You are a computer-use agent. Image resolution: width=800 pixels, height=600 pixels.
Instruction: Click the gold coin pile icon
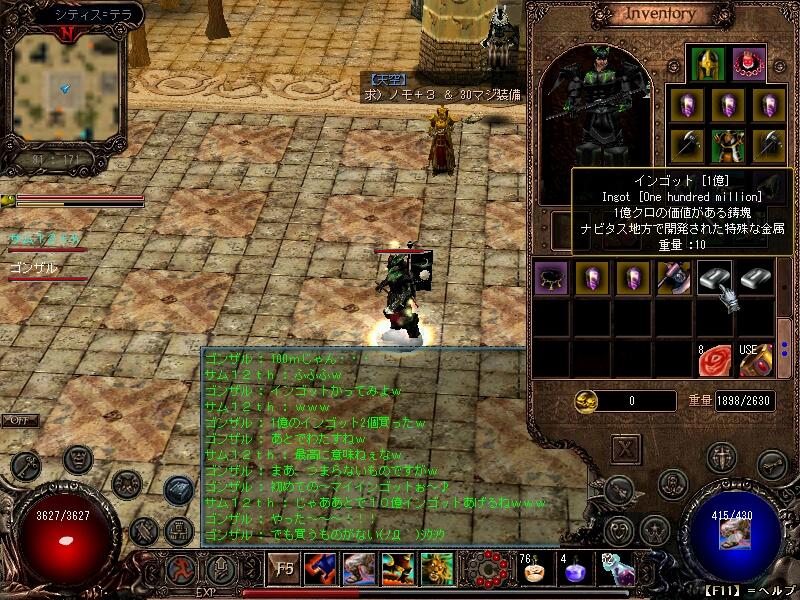[586, 401]
